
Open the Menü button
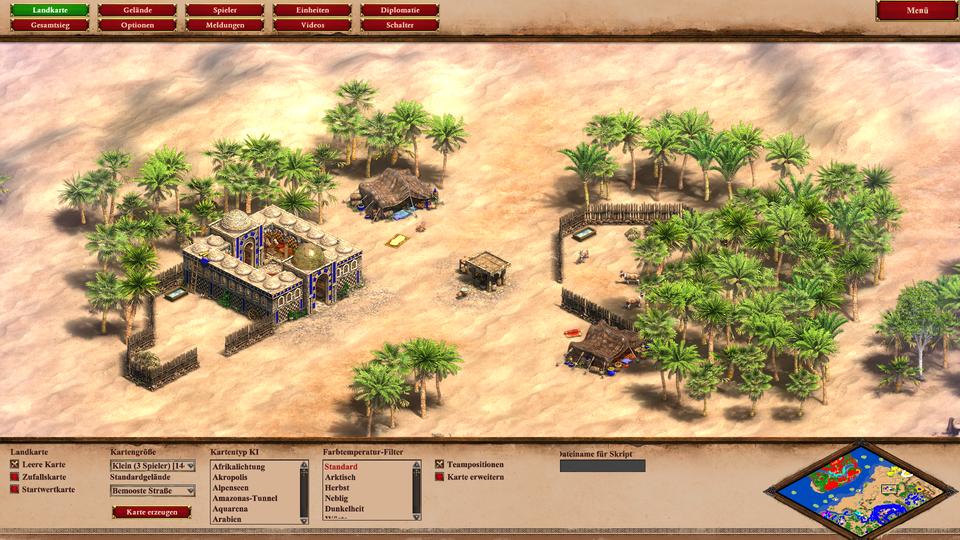[917, 10]
